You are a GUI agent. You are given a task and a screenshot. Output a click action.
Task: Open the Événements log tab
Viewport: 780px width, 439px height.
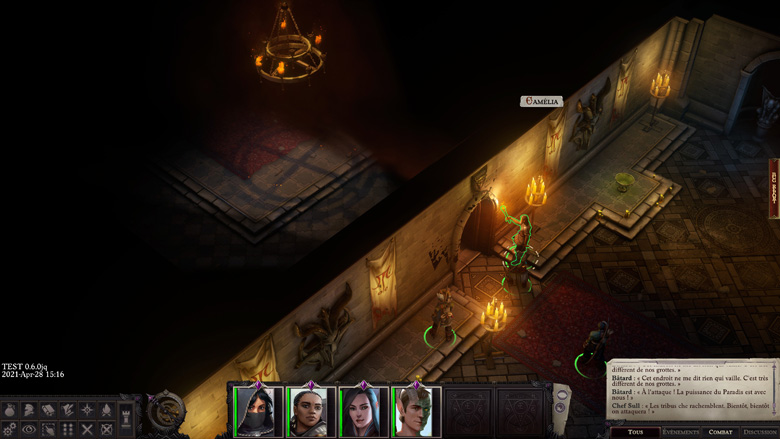(681, 432)
